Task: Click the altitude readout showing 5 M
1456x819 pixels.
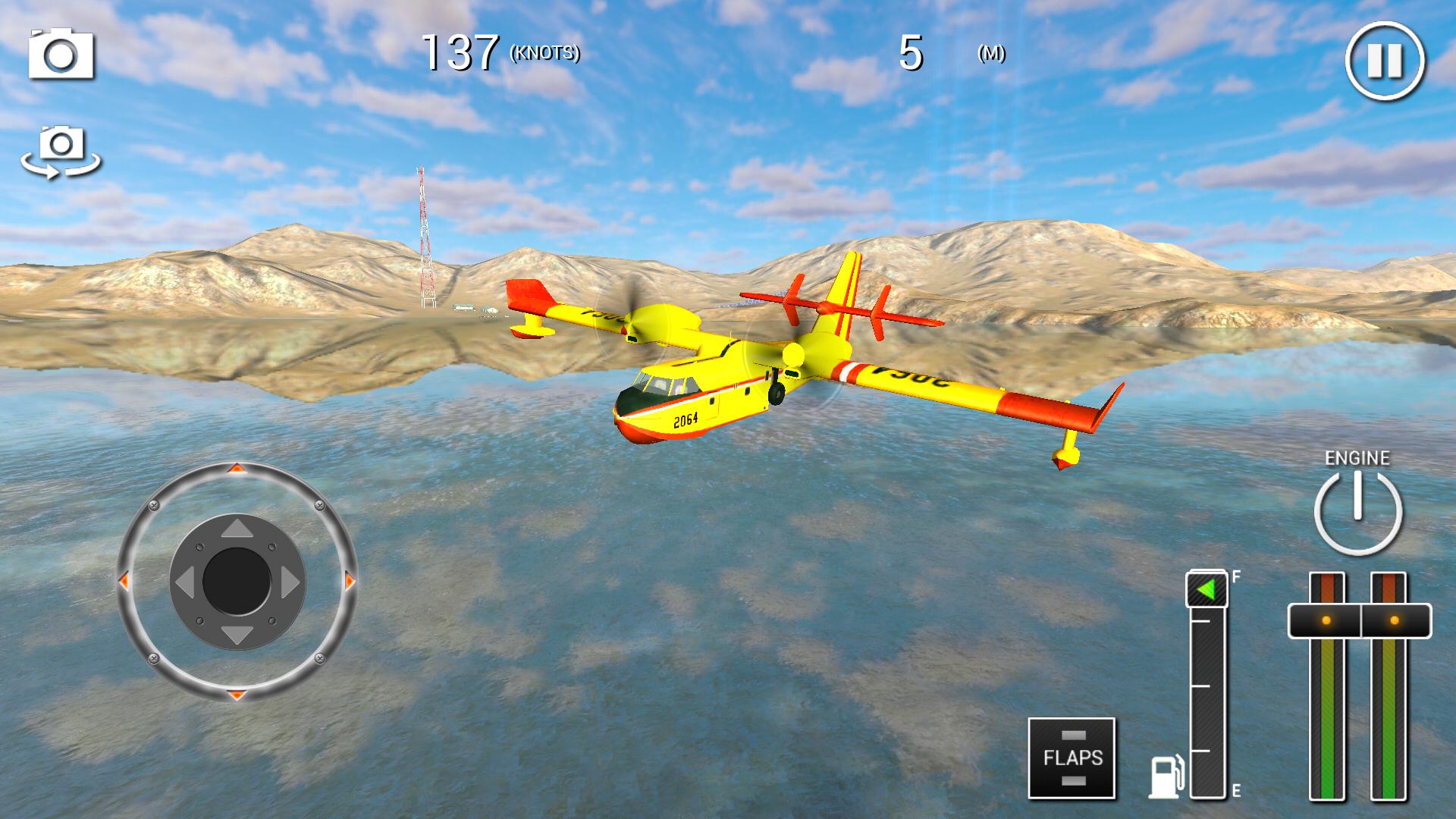Action: click(x=914, y=53)
